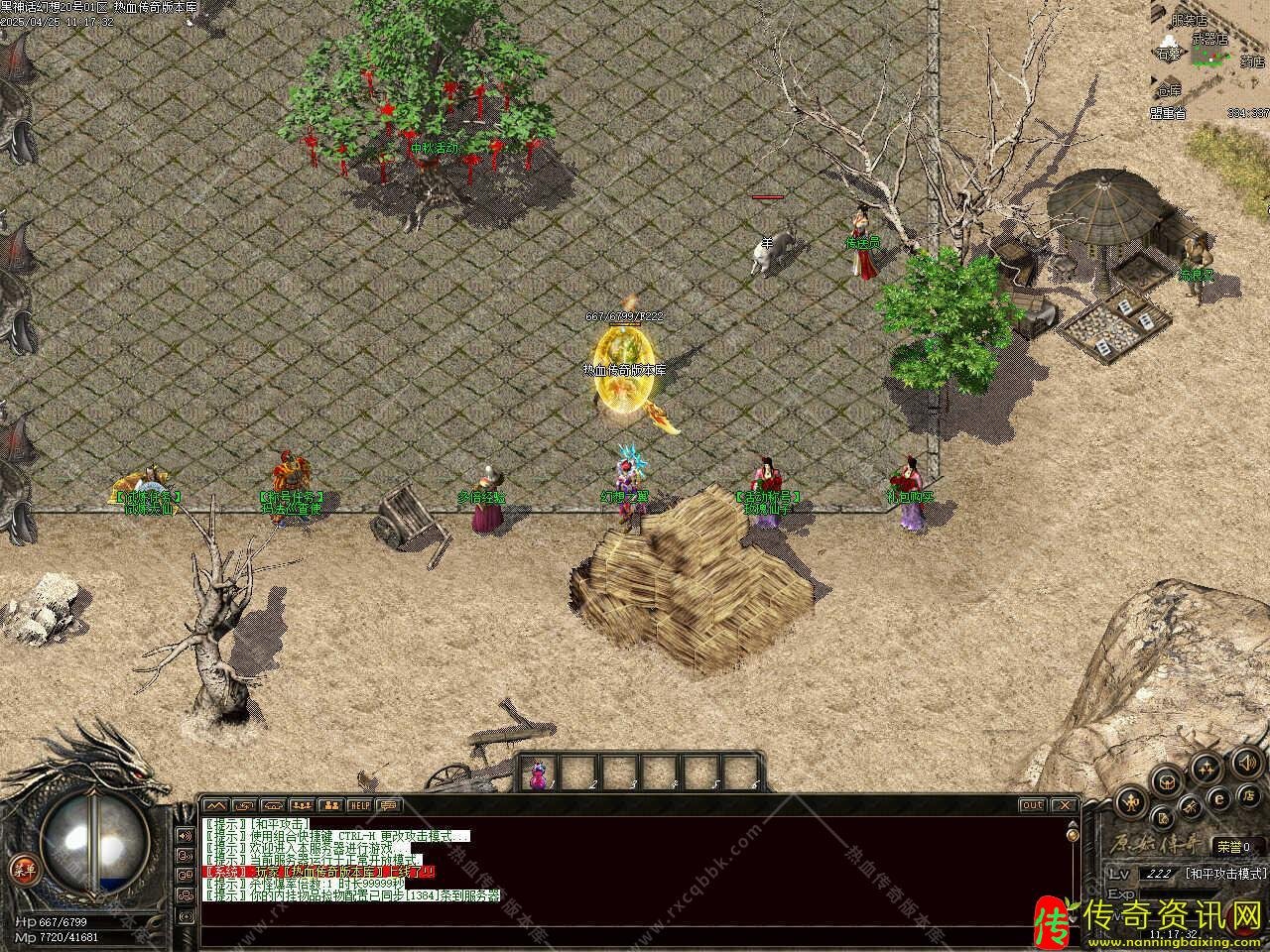Click the 和平攻击模式 attack mode label
Viewport: 1270px width, 952px height.
pos(1225,874)
